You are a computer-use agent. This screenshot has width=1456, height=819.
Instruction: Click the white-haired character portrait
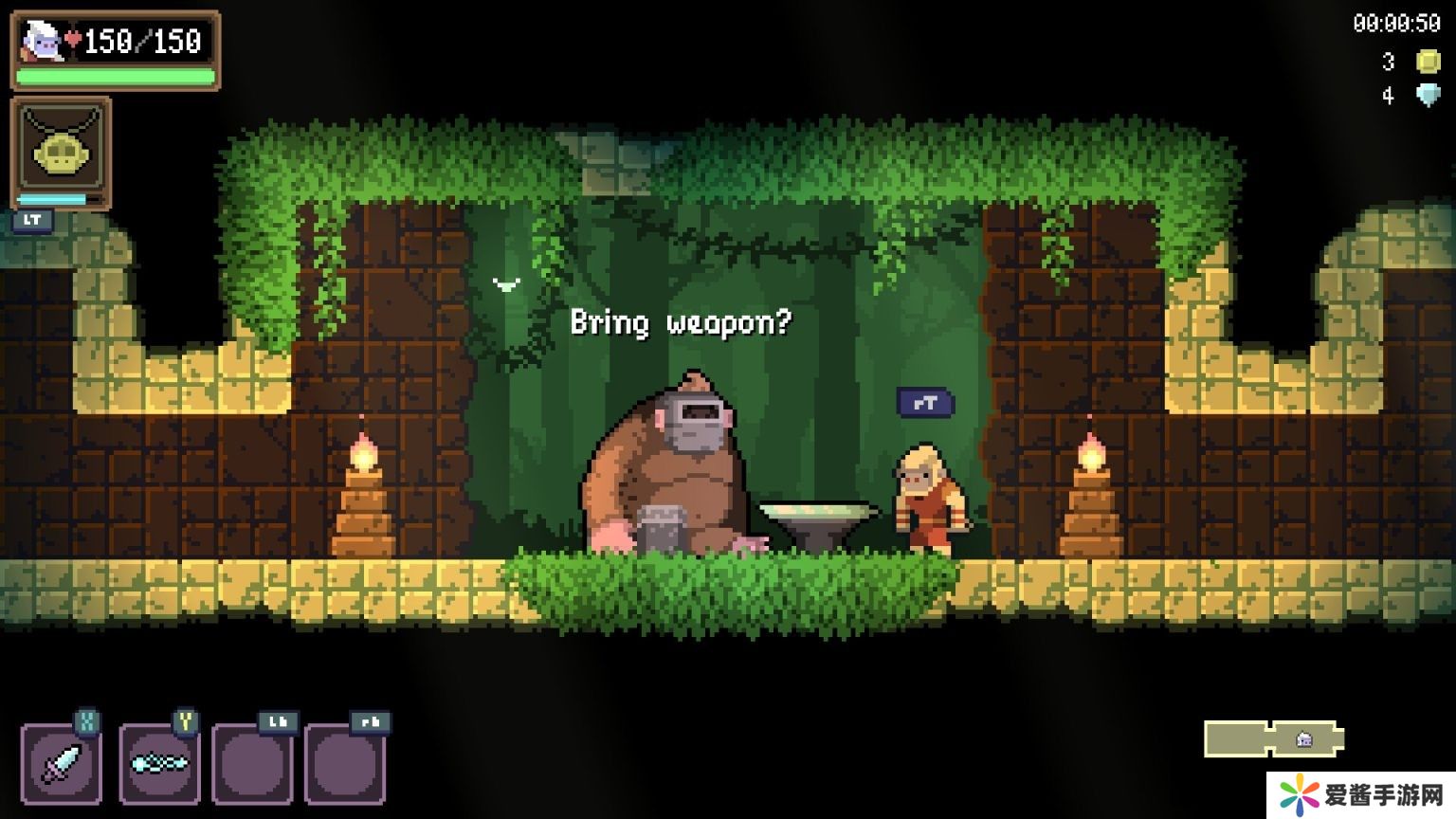[x=42, y=42]
